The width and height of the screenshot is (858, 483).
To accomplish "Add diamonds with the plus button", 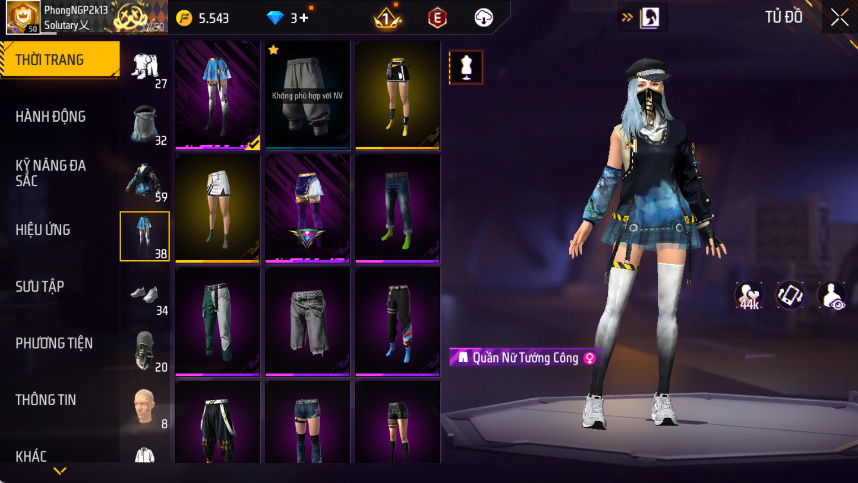I will click(304, 18).
